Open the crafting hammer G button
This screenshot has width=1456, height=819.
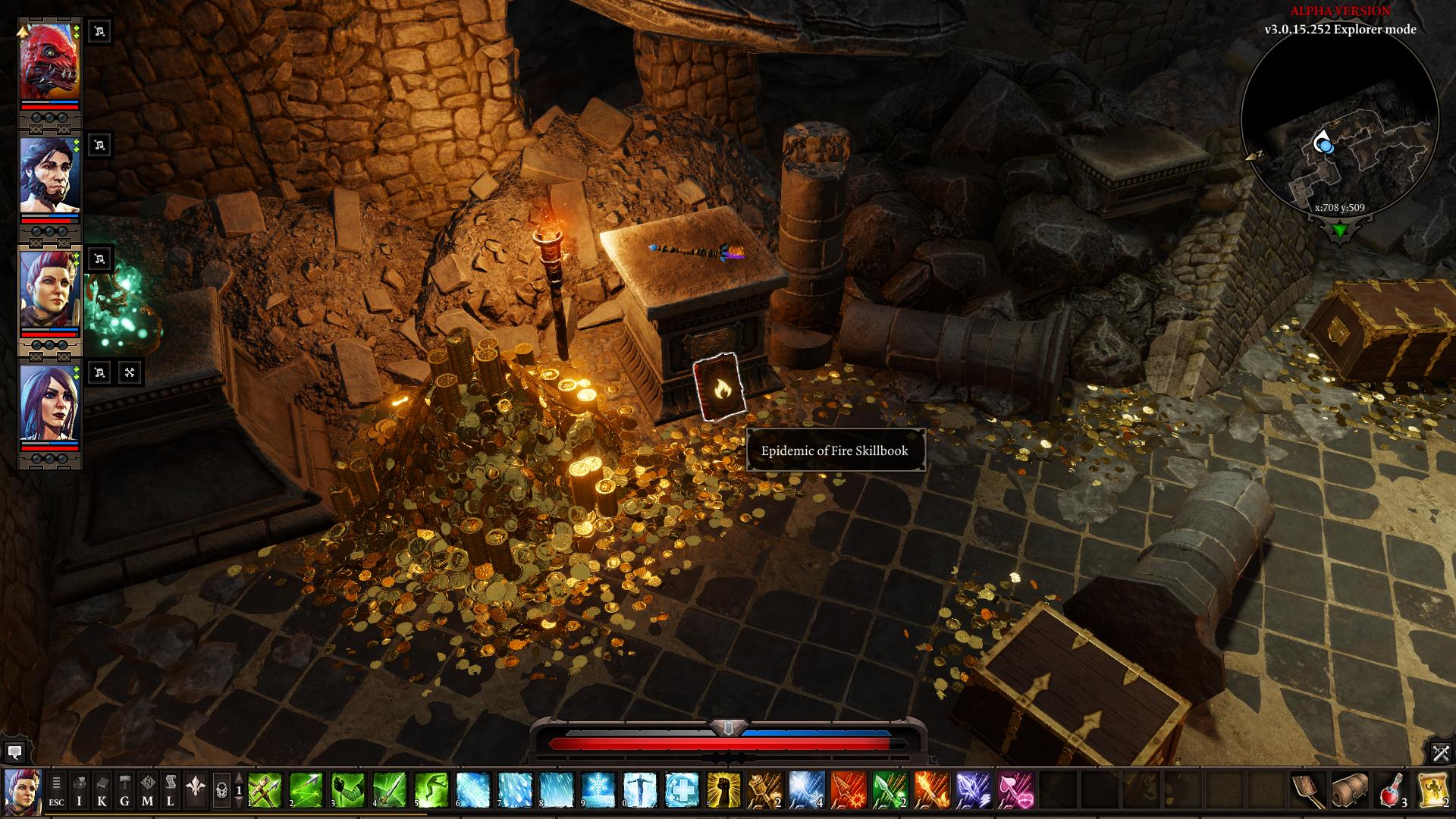pos(124,789)
